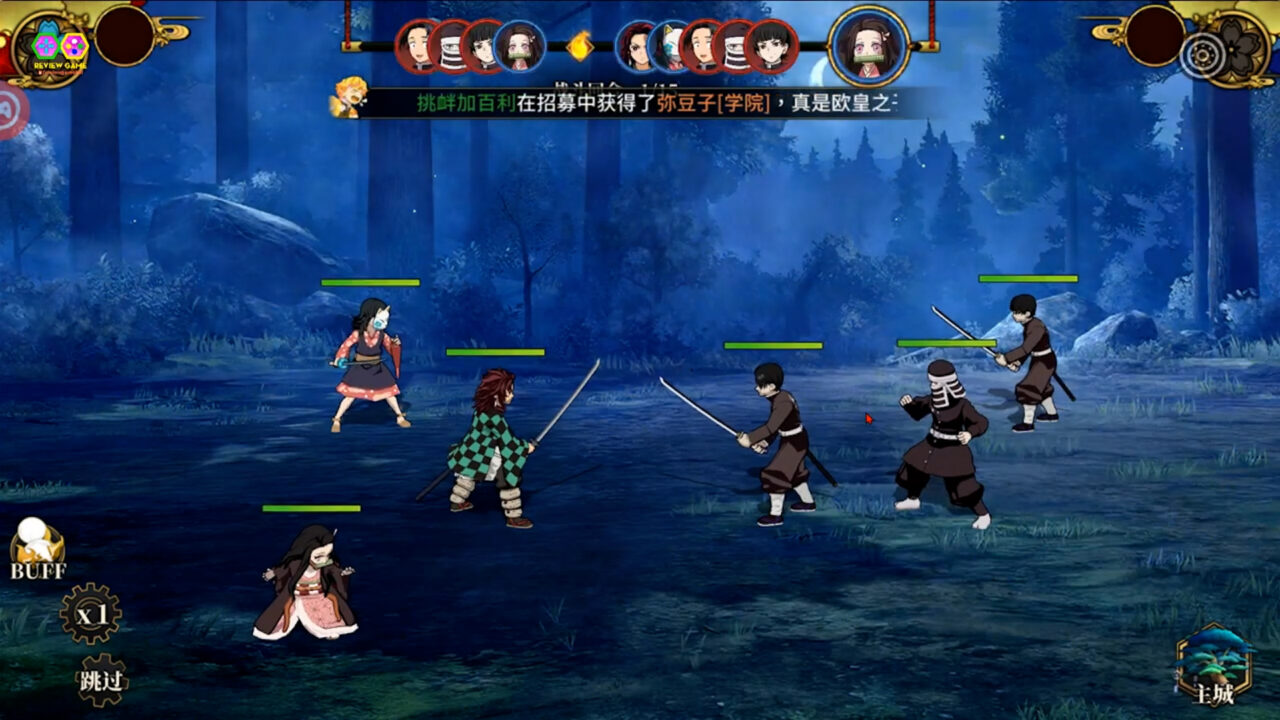Image resolution: width=1280 pixels, height=720 pixels.
Task: Click the flame marker on the wave progress bar
Action: (580, 46)
